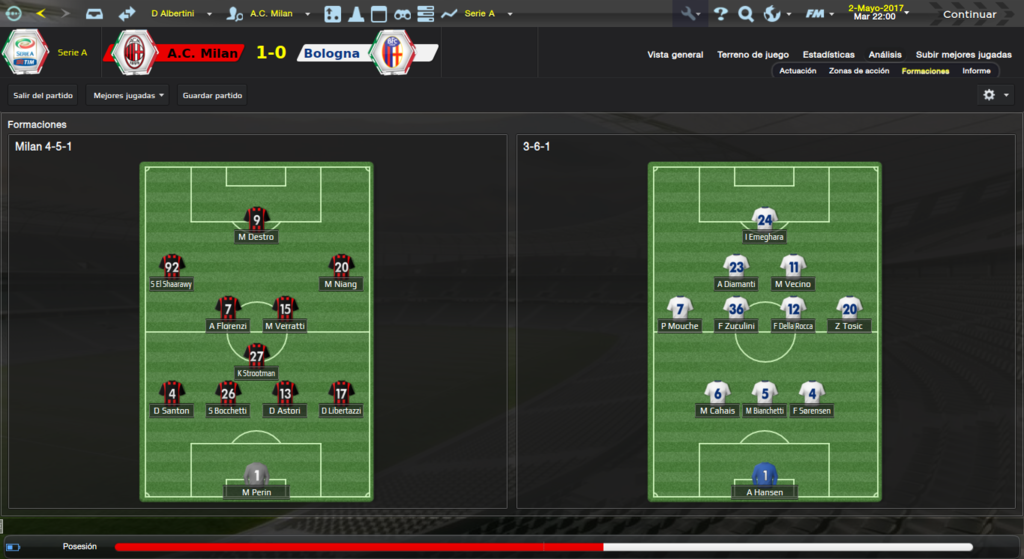The height and width of the screenshot is (559, 1024).
Task: Show the Estadísticas tab
Action: pyautogui.click(x=828, y=55)
